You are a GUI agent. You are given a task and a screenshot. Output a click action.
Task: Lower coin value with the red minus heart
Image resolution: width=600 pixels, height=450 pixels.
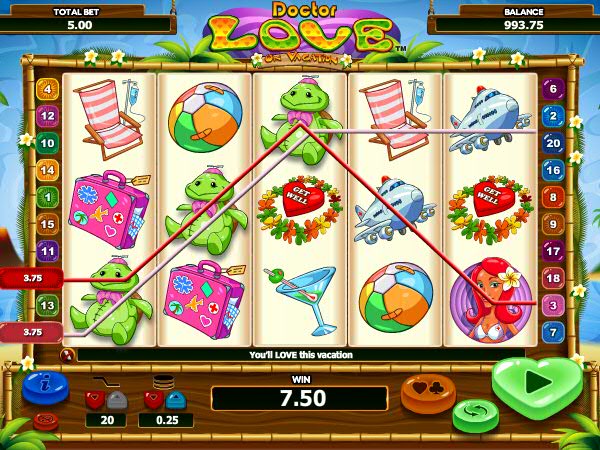153,400
